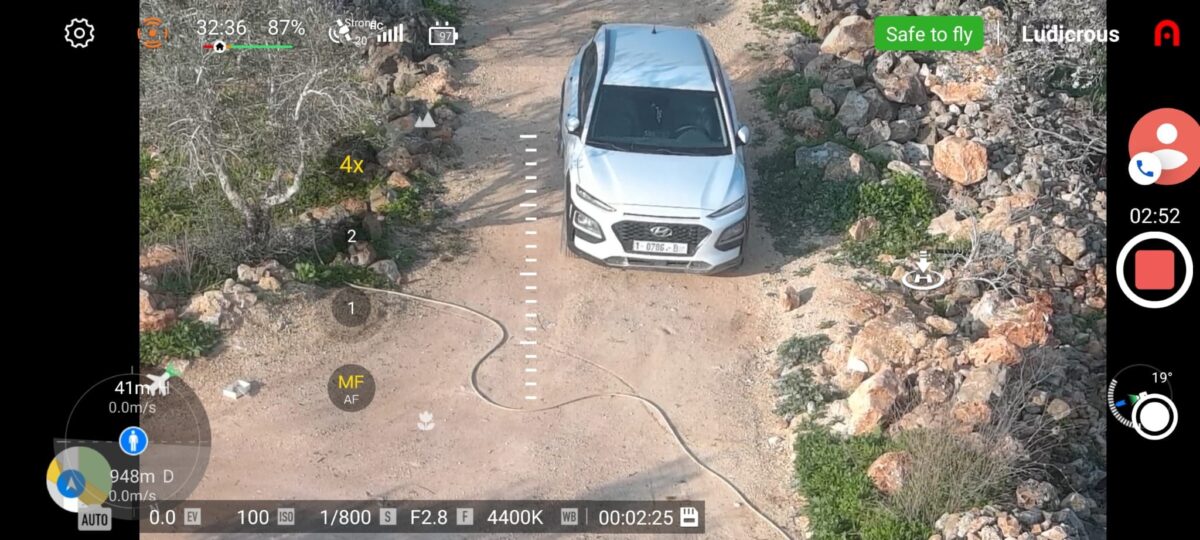Tap the macro flower focus icon

(426, 421)
